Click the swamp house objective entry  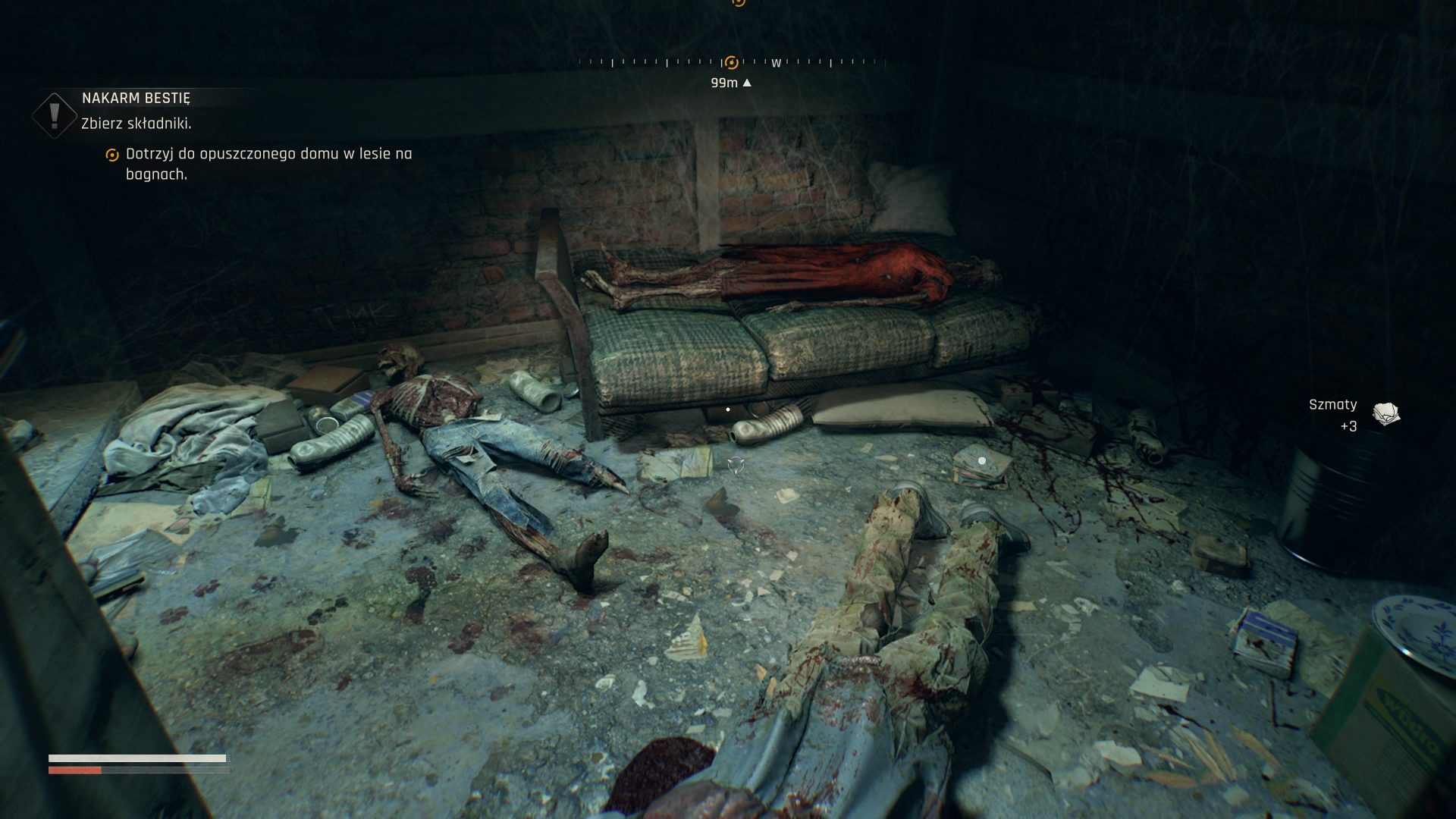(x=268, y=164)
